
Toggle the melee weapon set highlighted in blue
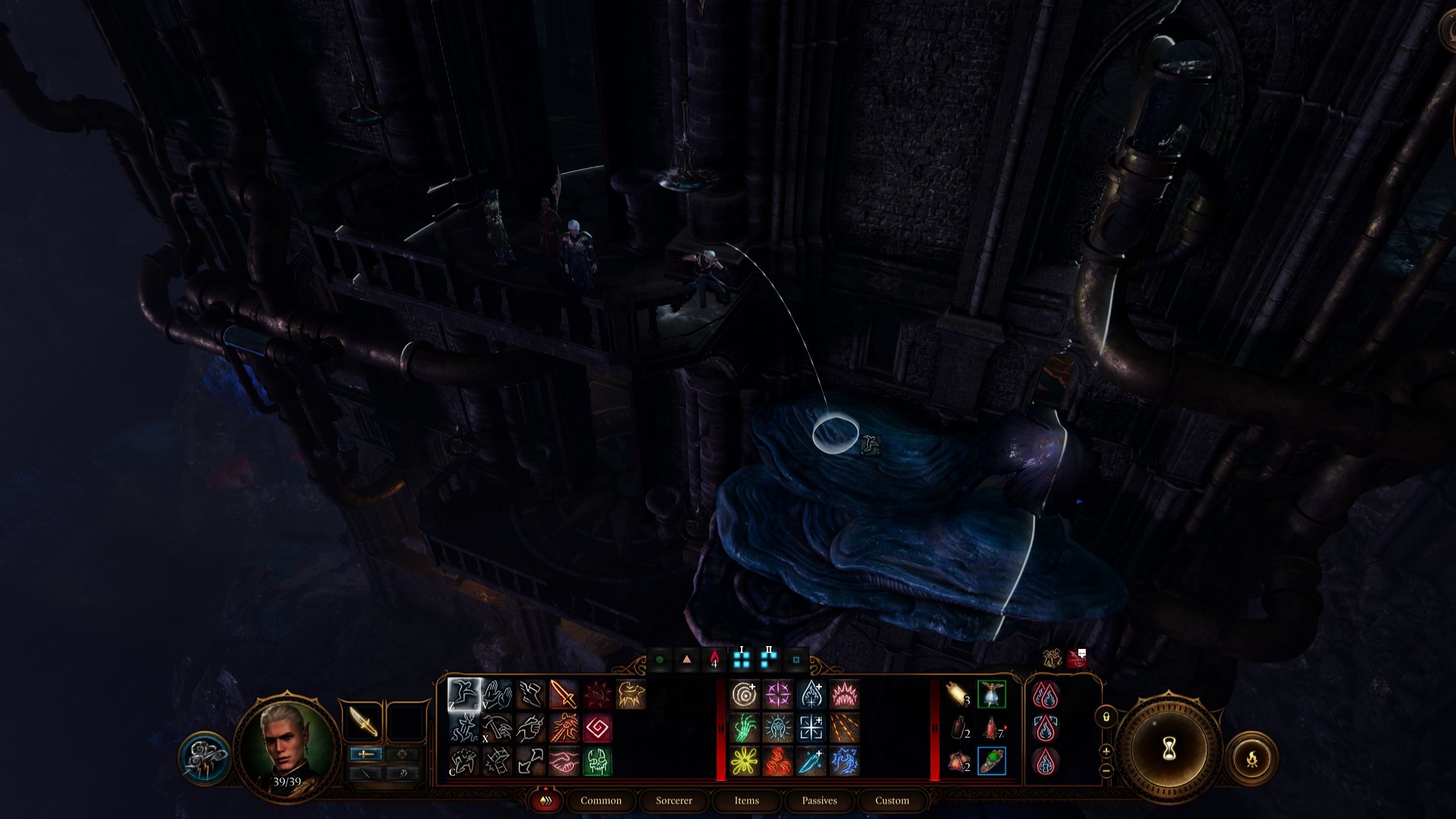[366, 754]
